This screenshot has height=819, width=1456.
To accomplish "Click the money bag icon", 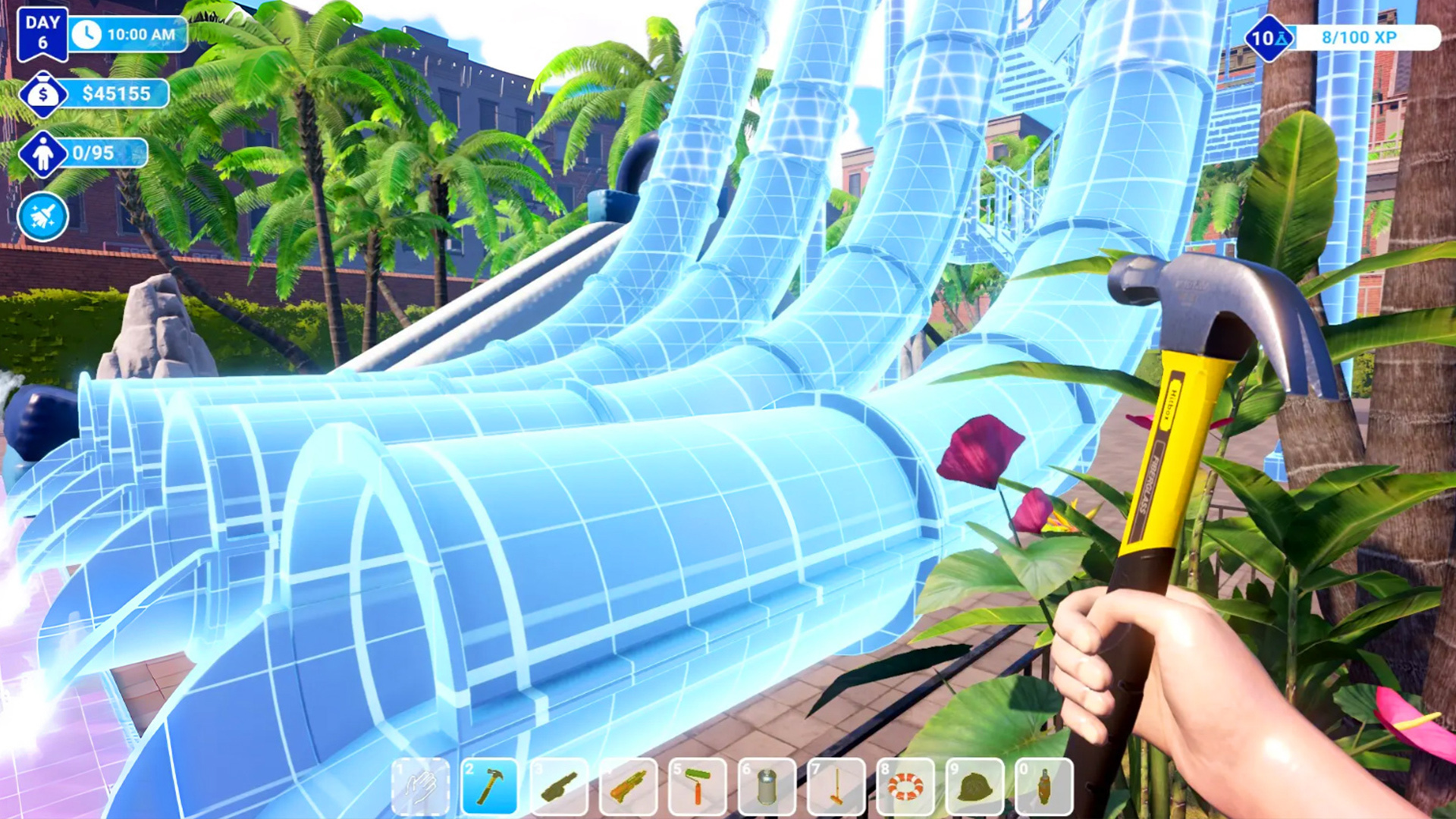I will point(42,94).
